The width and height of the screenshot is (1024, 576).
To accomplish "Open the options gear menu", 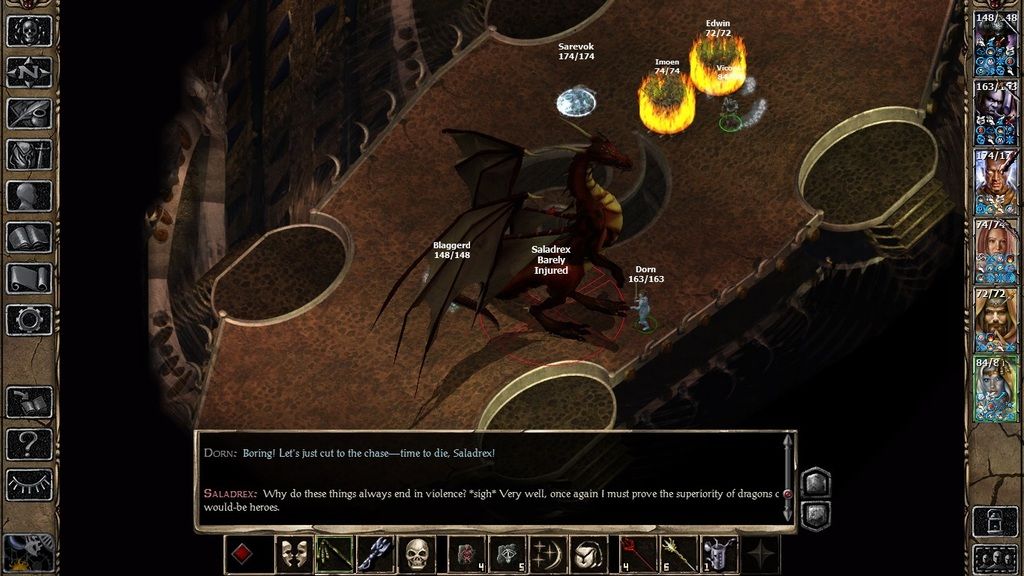I will point(29,320).
